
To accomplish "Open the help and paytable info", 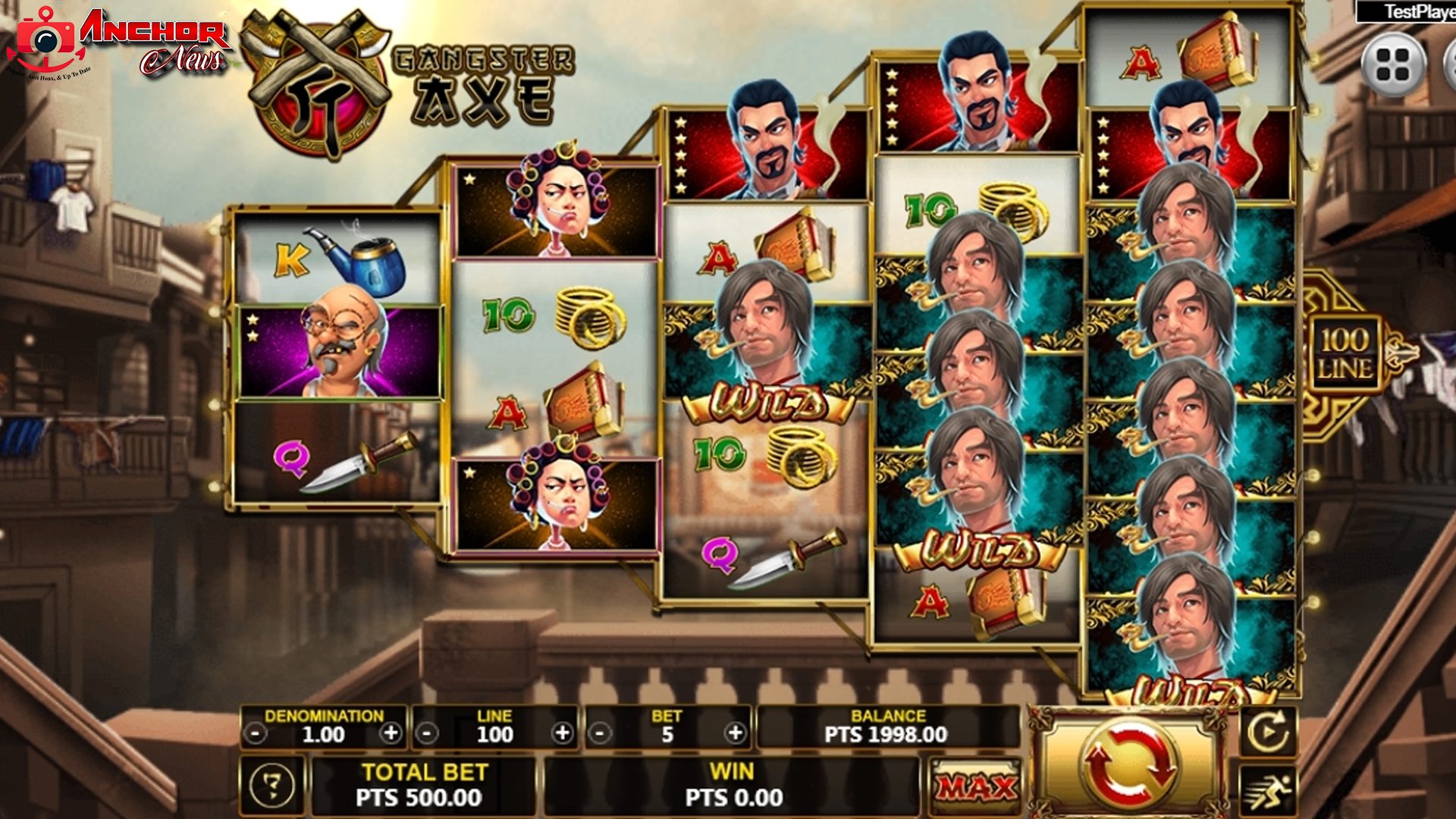I will click(x=272, y=786).
